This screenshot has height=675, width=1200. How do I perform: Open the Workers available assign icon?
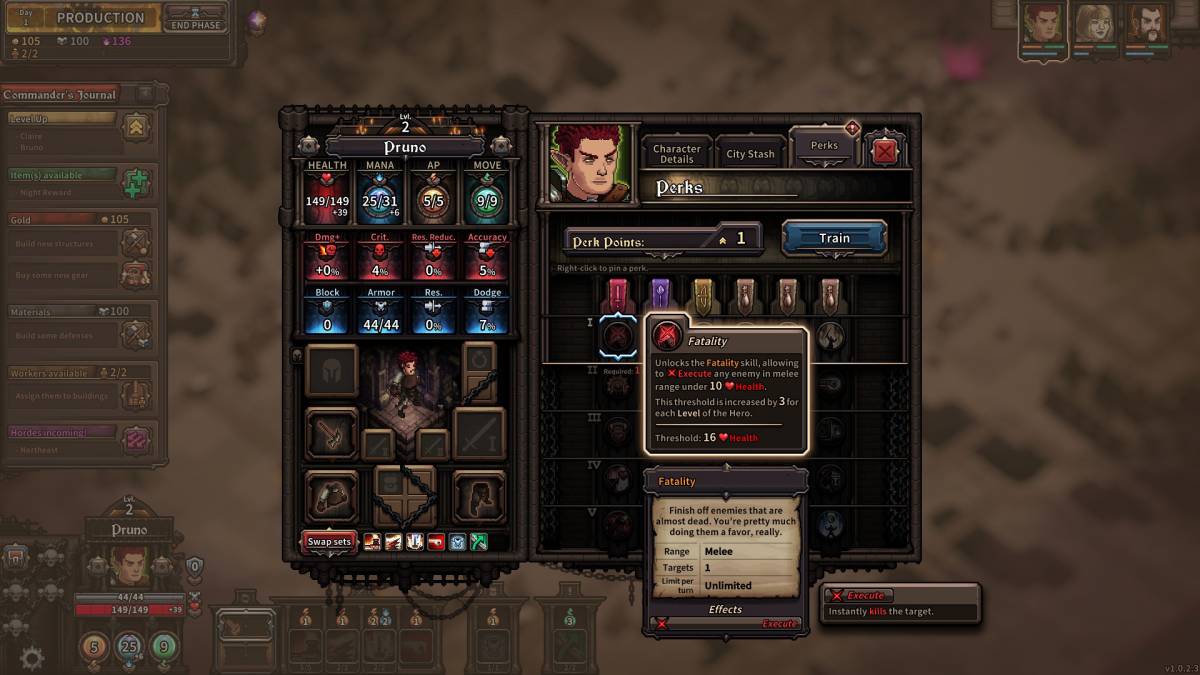(x=136, y=391)
